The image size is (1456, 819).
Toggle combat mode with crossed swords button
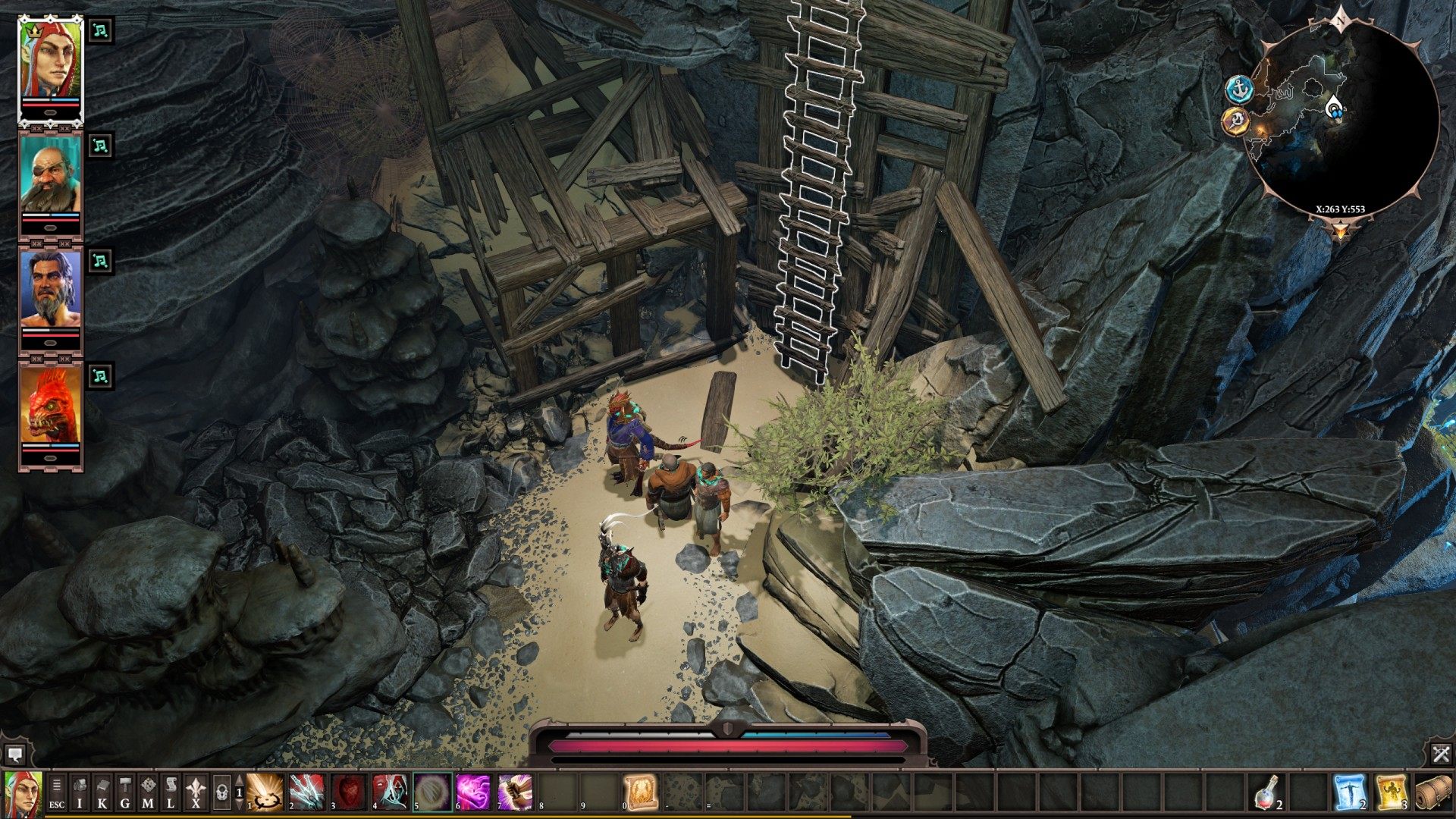click(1441, 754)
